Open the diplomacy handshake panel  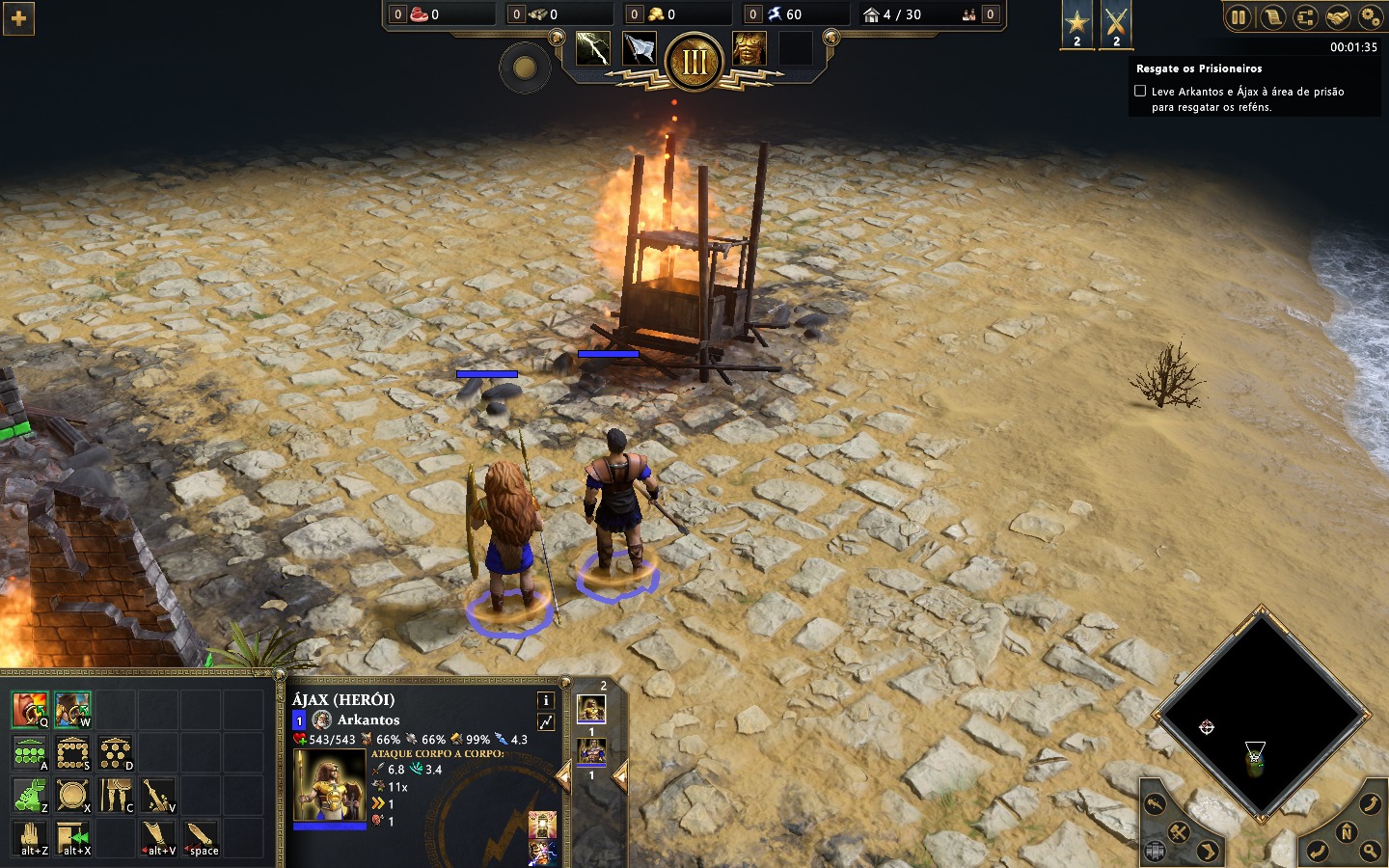(x=1337, y=17)
